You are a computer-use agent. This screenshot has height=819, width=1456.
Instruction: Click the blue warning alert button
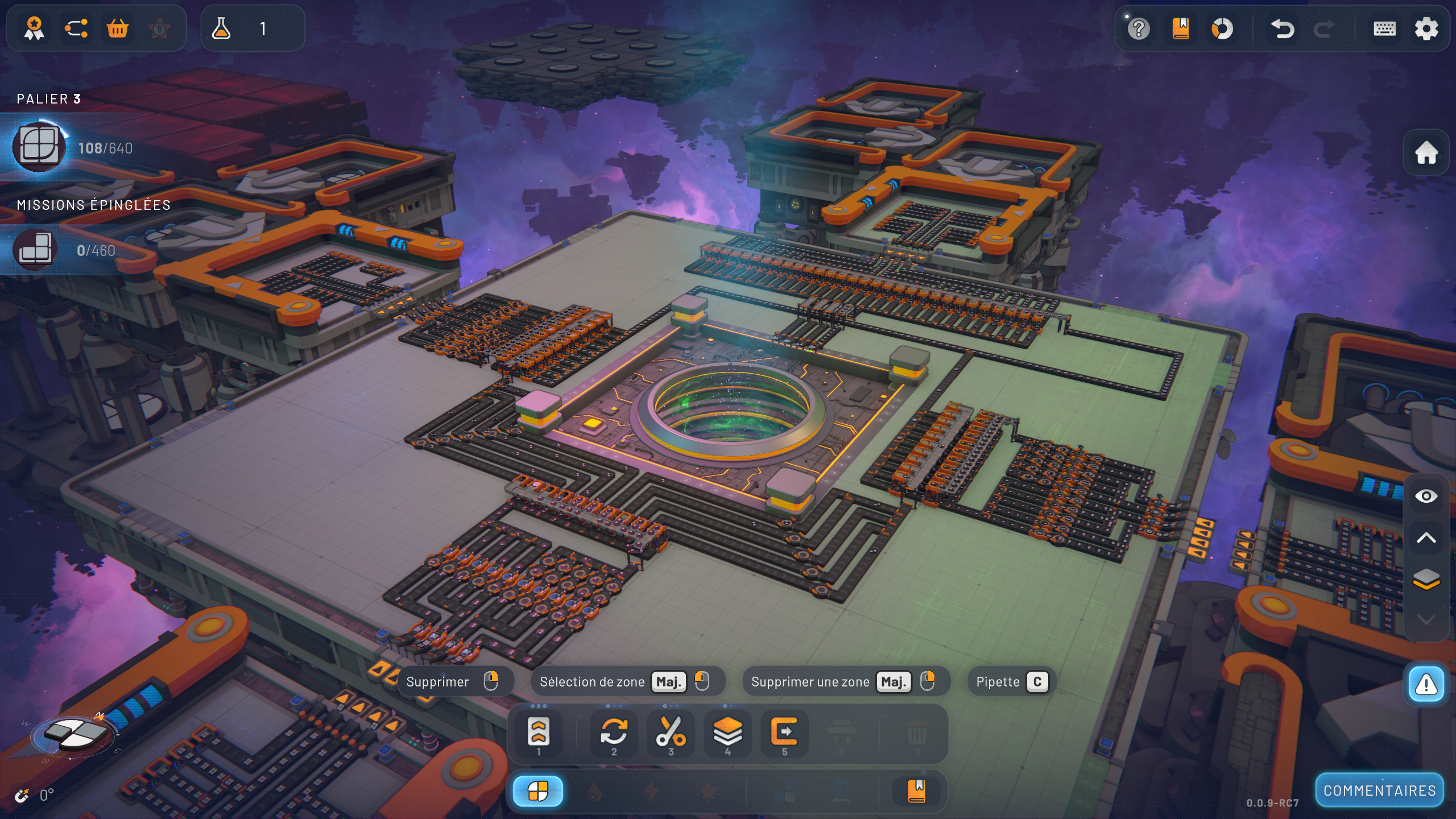tap(1426, 684)
